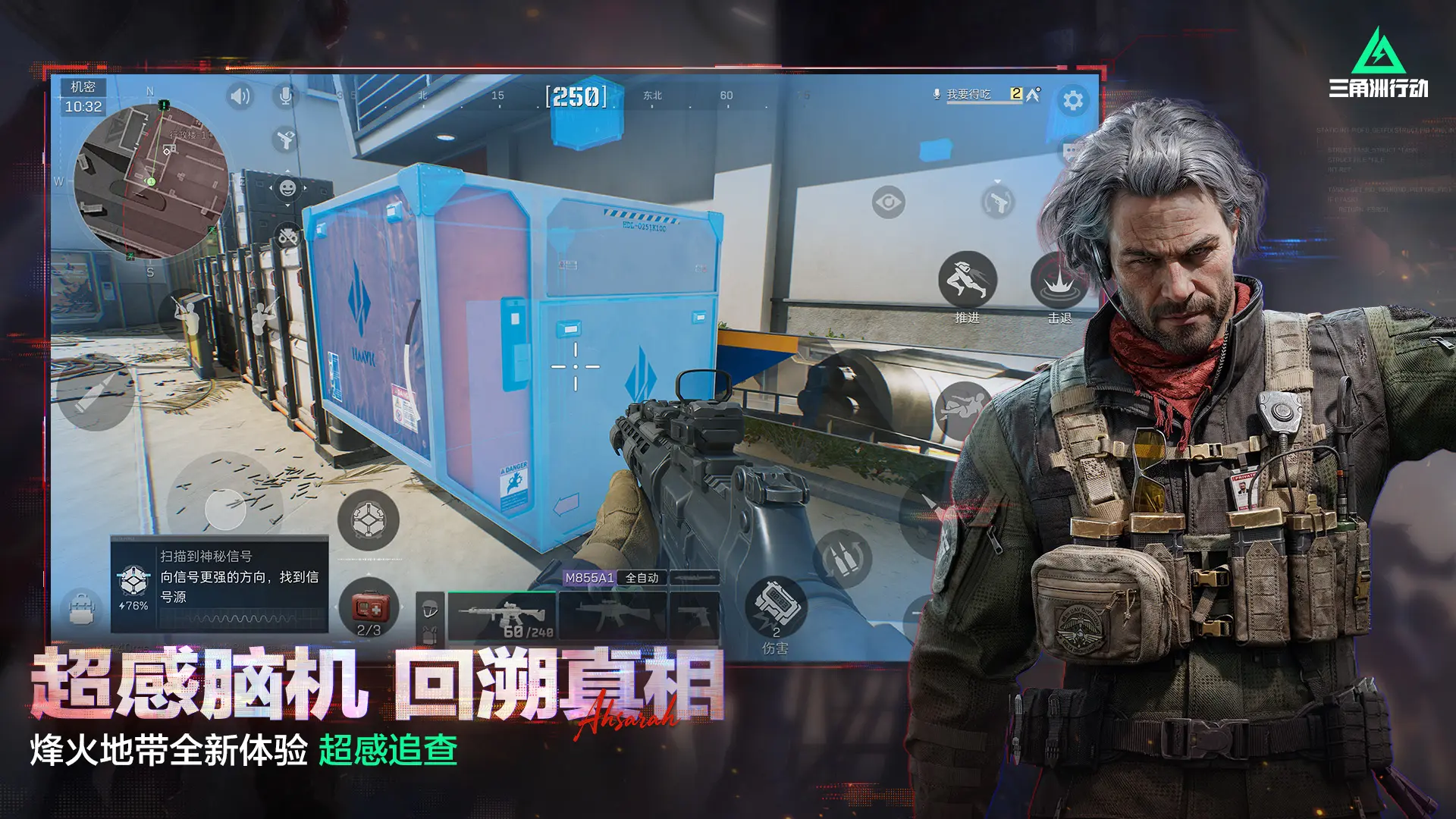This screenshot has width=1456, height=819.
Task: Toggle the voice chat microphone icon
Action: pyautogui.click(x=285, y=96)
